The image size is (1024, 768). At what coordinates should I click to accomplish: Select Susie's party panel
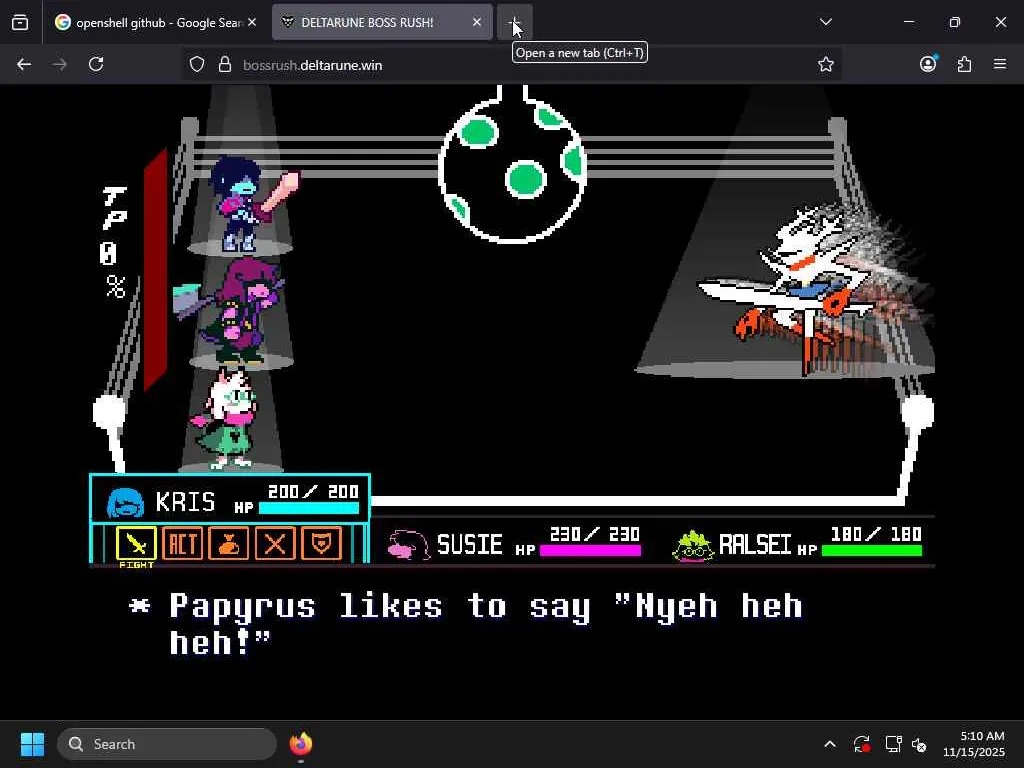(514, 544)
